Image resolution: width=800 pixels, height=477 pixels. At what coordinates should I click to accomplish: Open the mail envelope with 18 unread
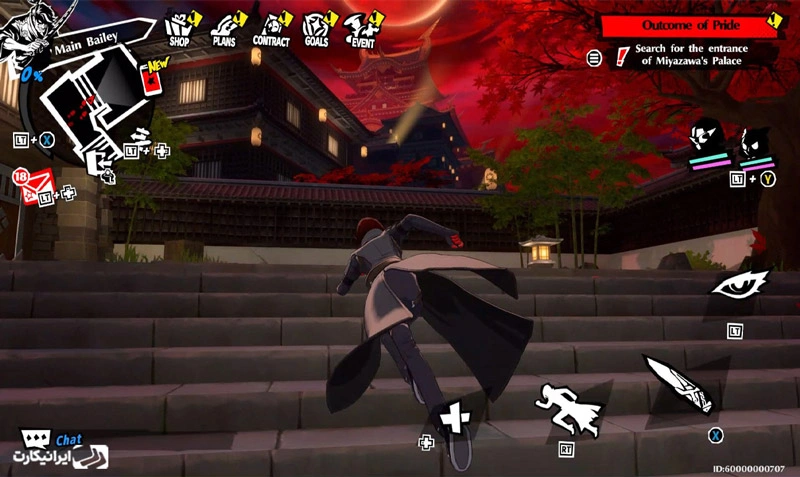tap(36, 183)
